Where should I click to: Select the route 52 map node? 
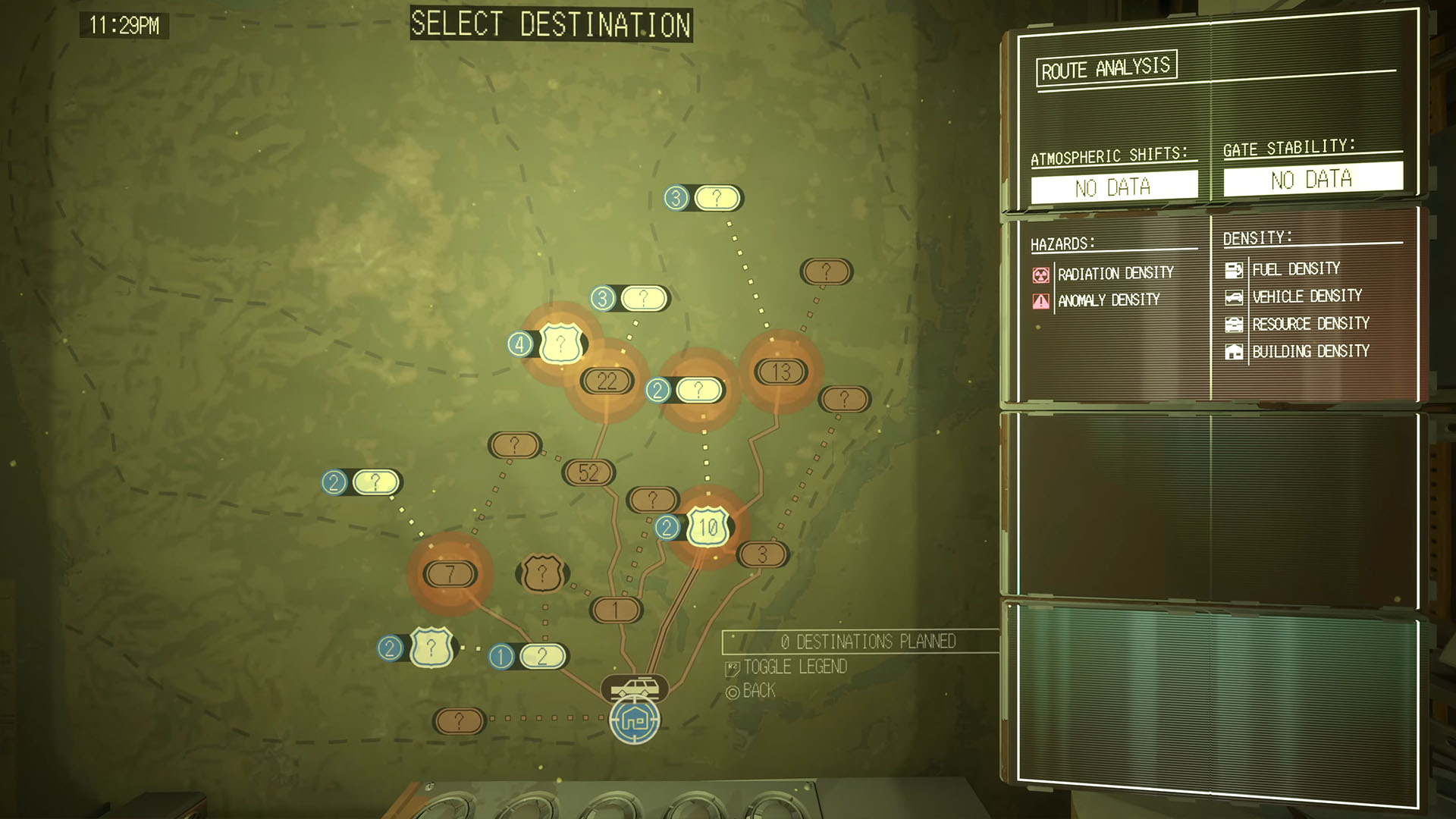point(588,472)
